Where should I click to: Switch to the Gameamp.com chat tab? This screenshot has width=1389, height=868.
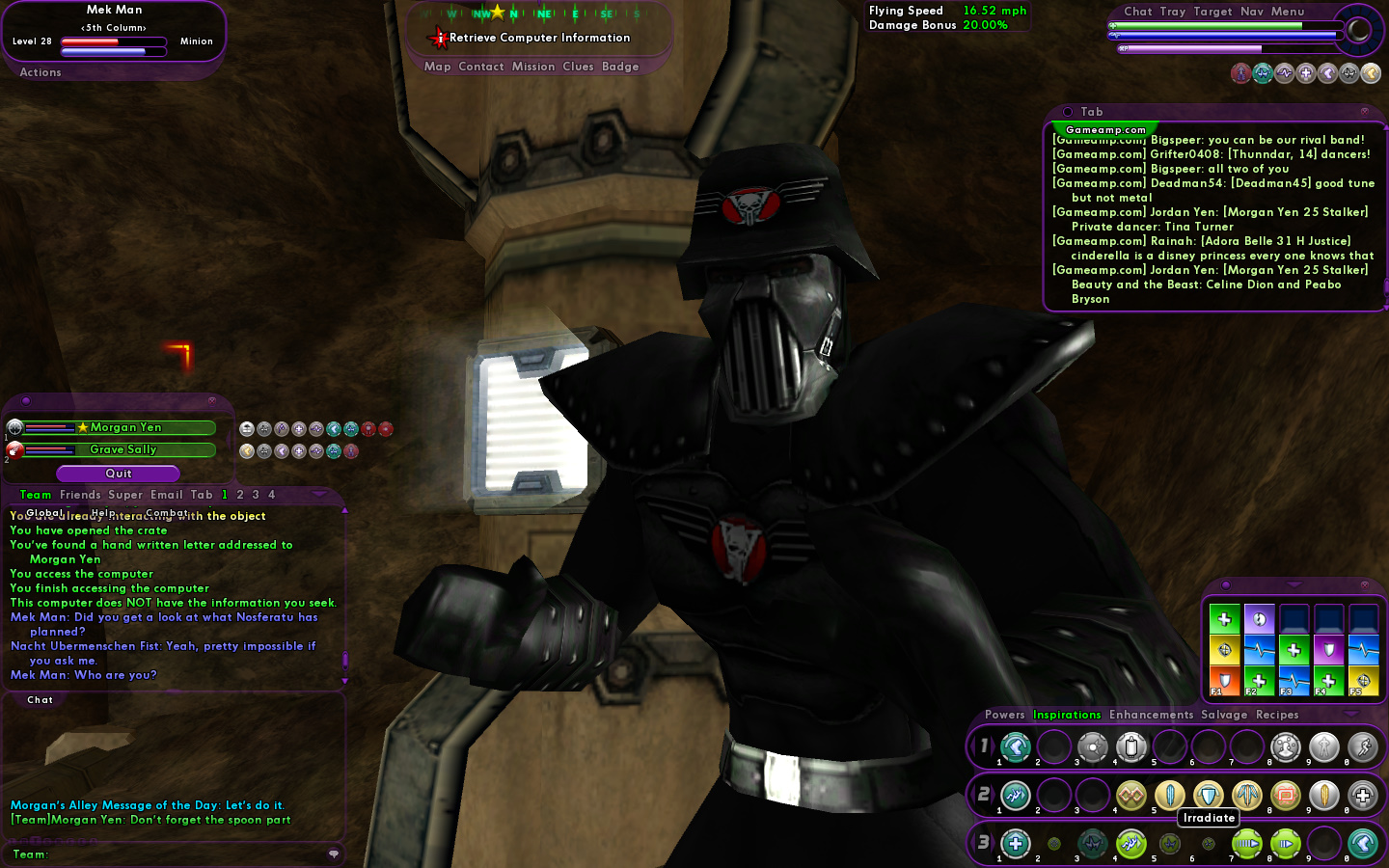click(x=1105, y=129)
